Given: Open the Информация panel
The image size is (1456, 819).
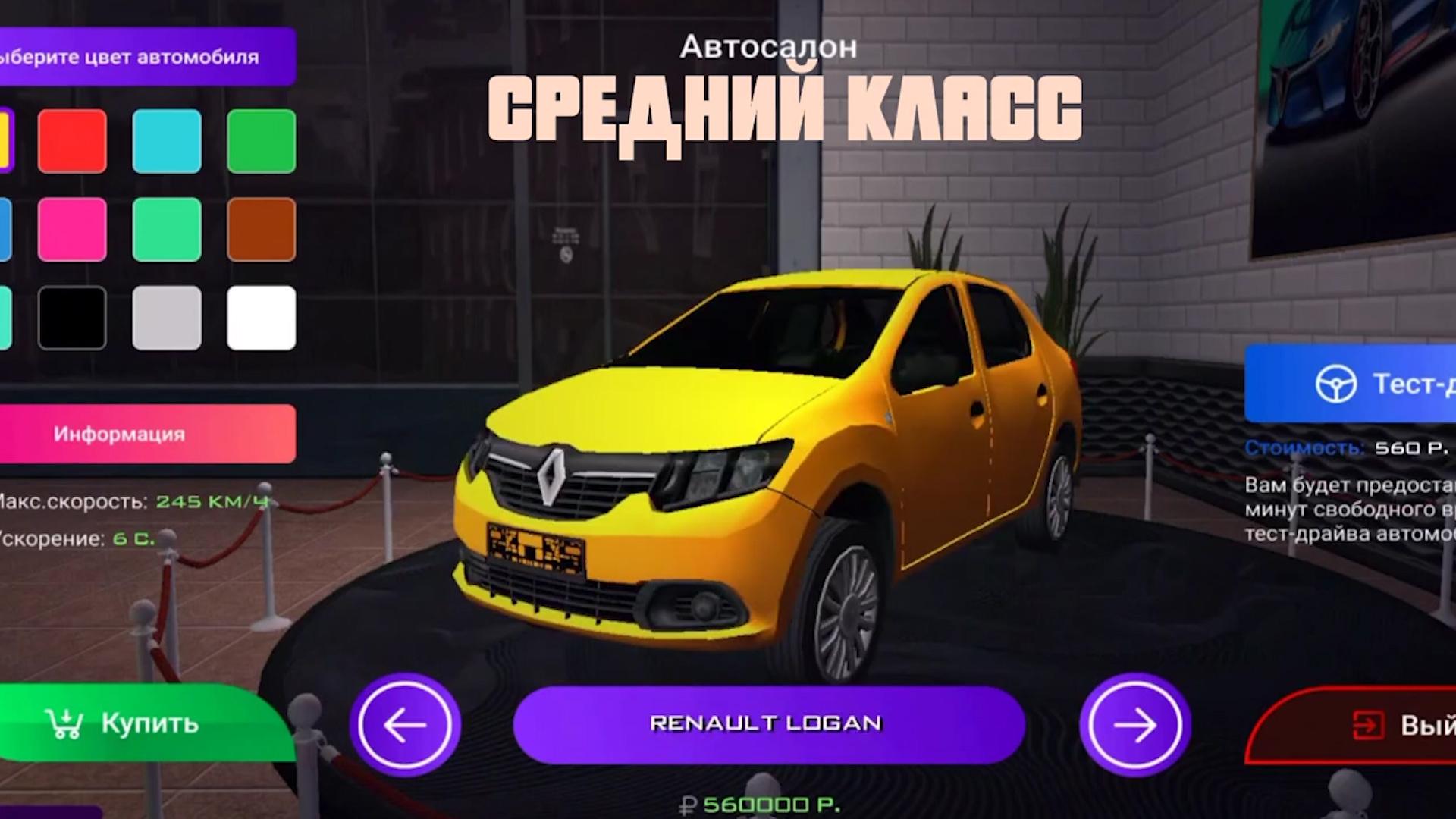Looking at the screenshot, I should click(x=144, y=434).
